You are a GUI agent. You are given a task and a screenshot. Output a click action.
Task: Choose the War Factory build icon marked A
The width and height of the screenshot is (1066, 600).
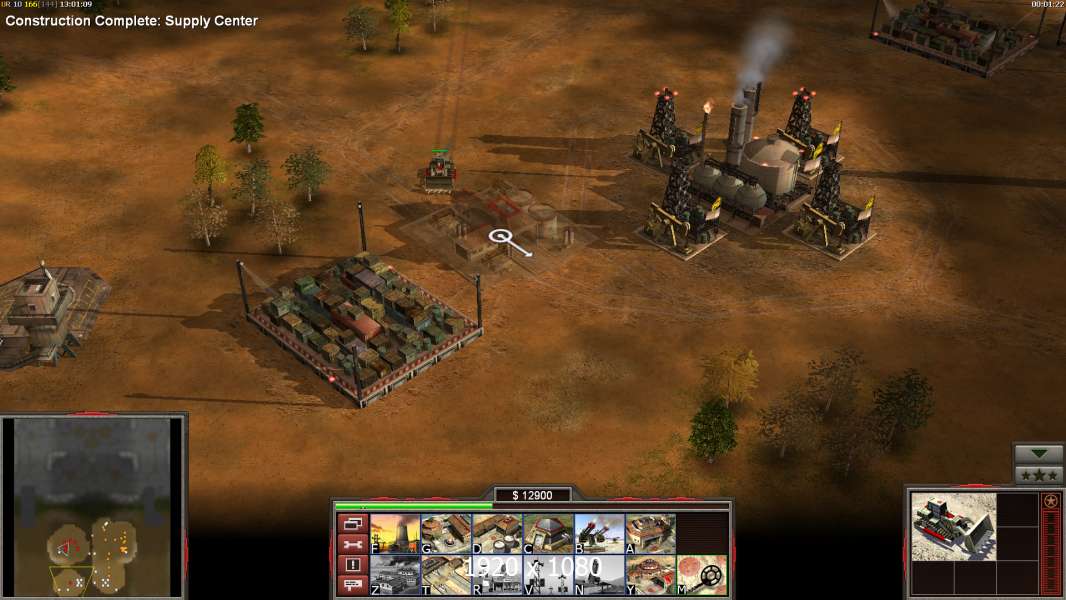650,534
